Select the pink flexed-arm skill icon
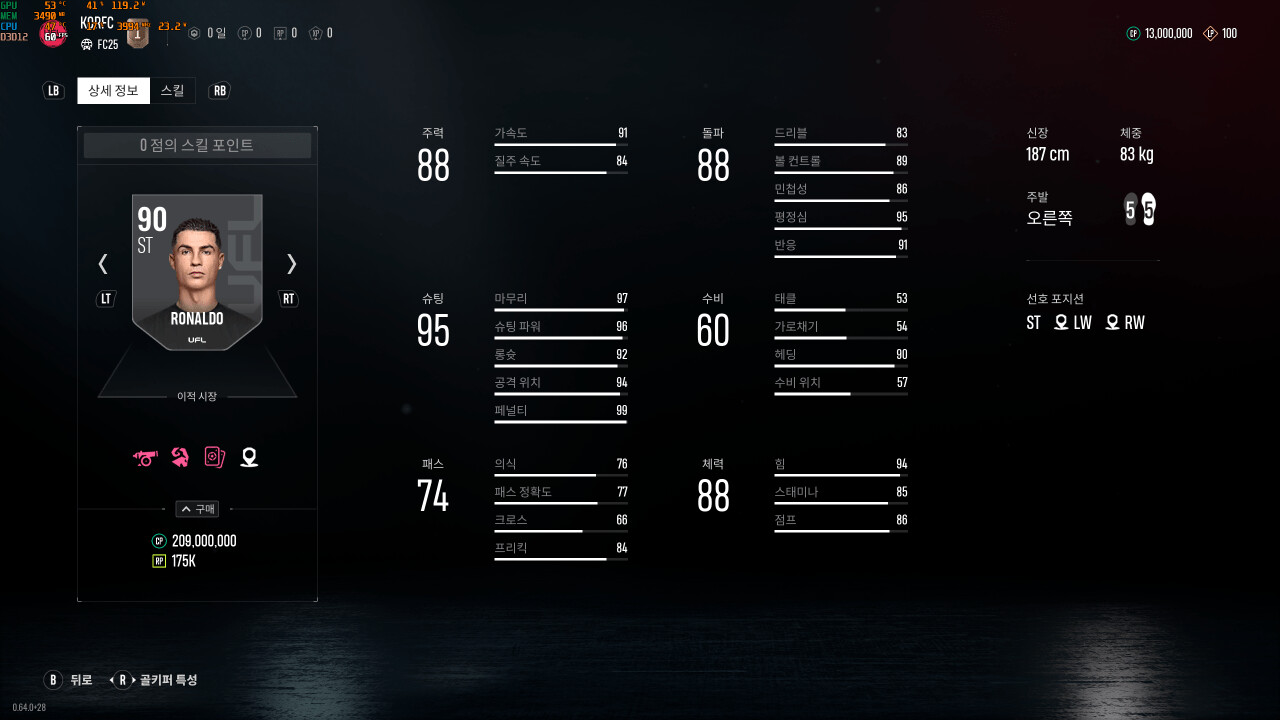The width and height of the screenshot is (1280, 720). [181, 457]
